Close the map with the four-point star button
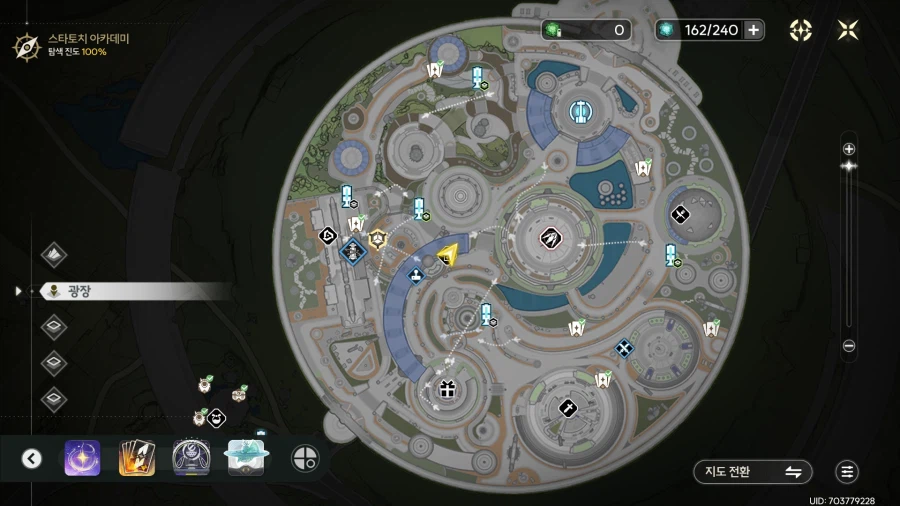The image size is (900, 506). tap(848, 30)
